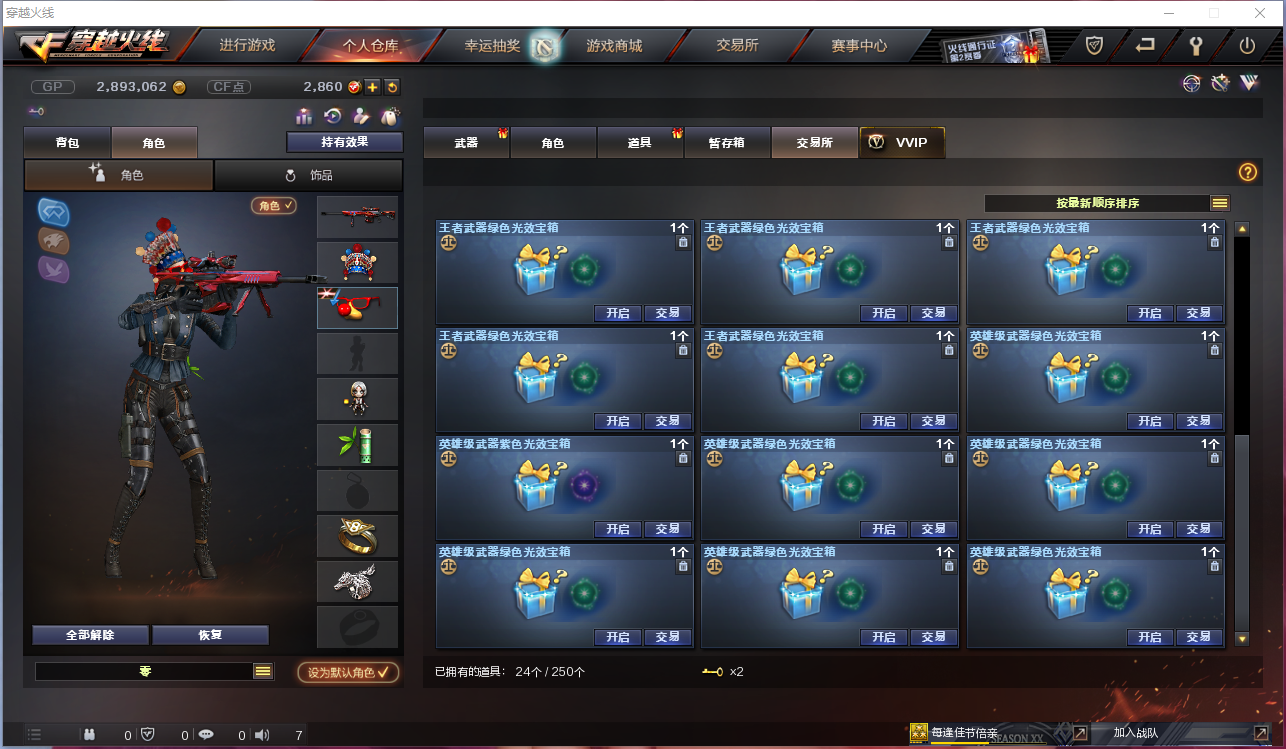Click the delete trash icon on first treasure box

point(683,242)
